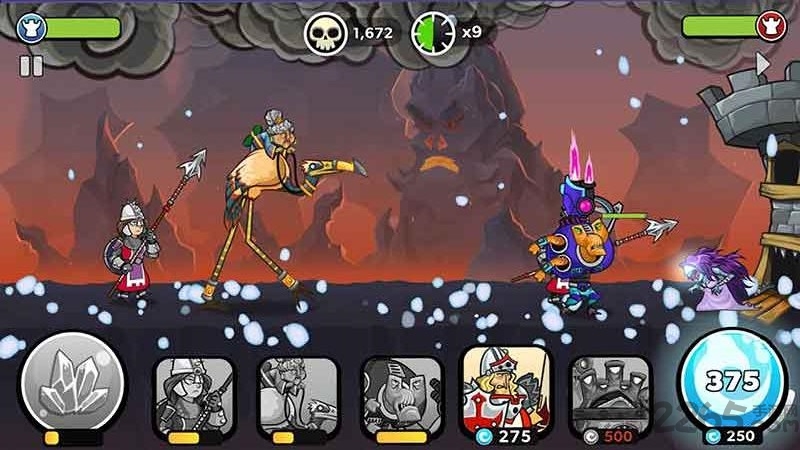Viewport: 800px width, 450px height.
Task: Pause the game
Action: click(31, 67)
